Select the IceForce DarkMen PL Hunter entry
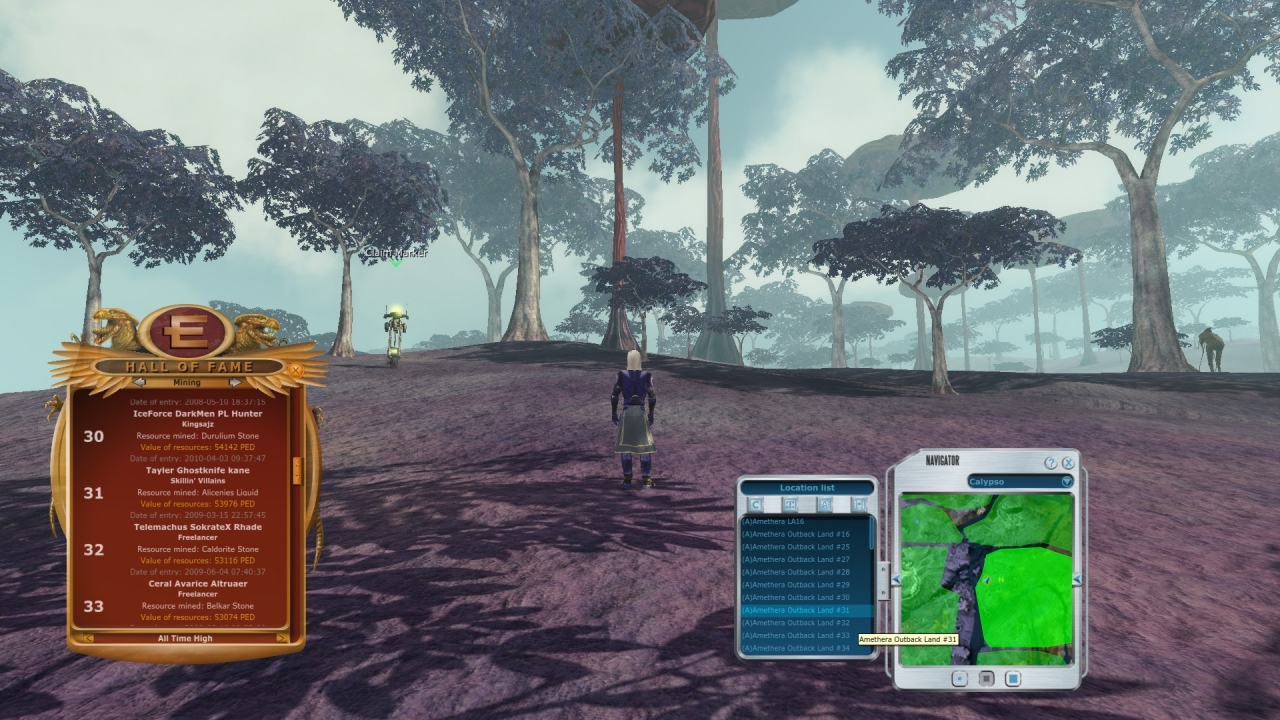Image resolution: width=1280 pixels, height=720 pixels. [x=197, y=413]
